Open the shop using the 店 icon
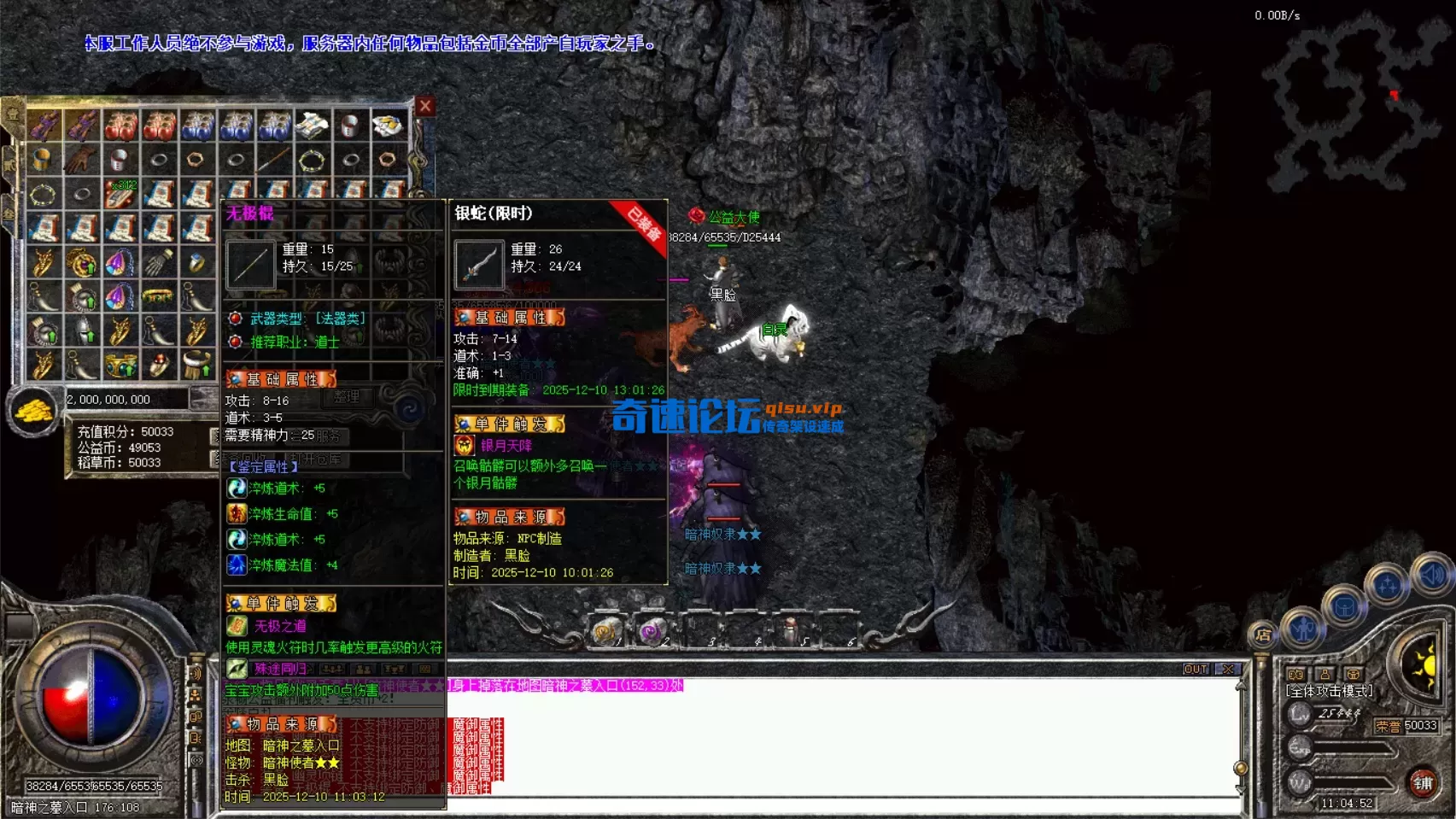1456x819 pixels. 1261,635
